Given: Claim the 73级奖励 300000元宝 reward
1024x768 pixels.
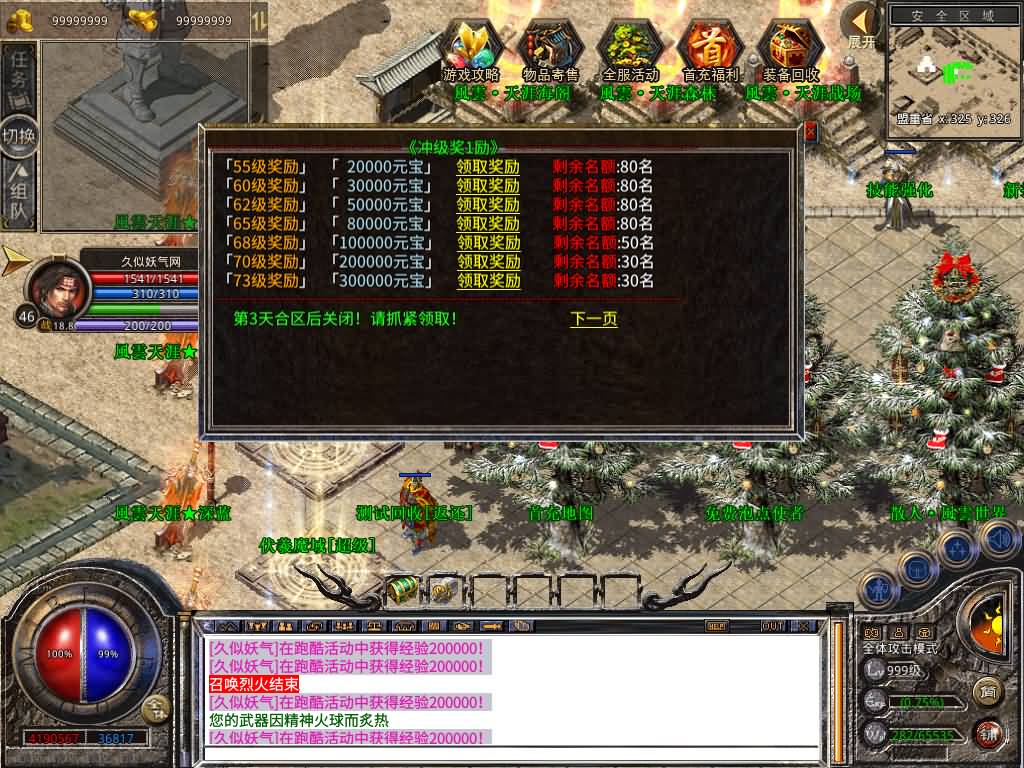Looking at the screenshot, I should click(489, 281).
